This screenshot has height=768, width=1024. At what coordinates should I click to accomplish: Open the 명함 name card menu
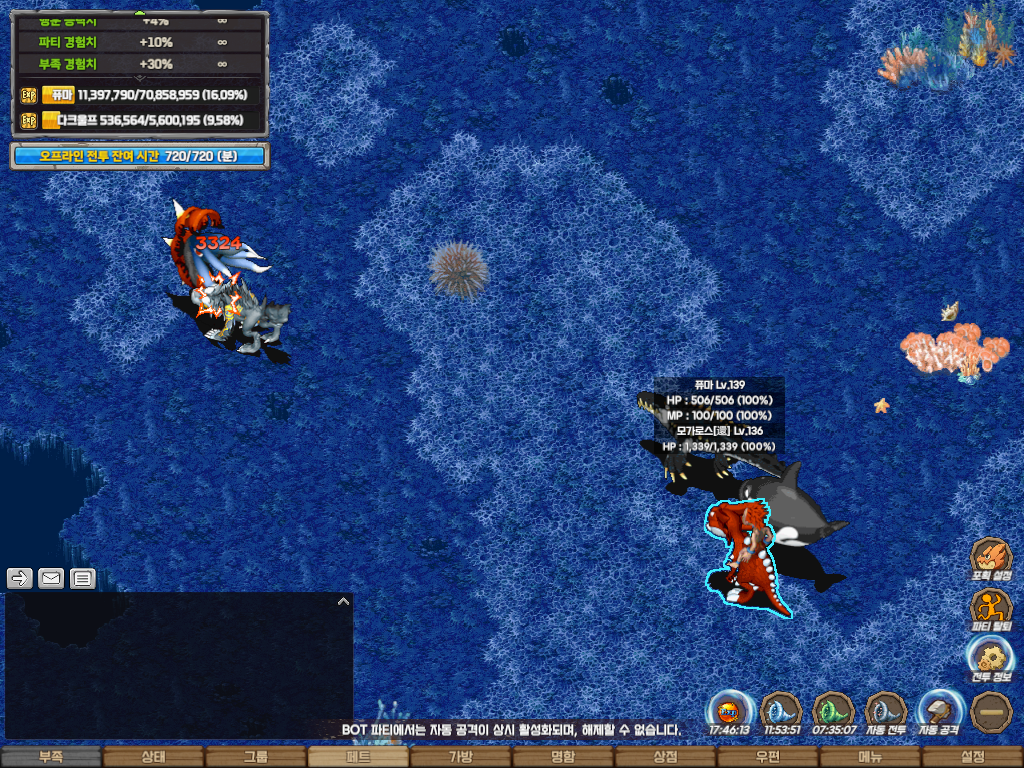tap(563, 757)
